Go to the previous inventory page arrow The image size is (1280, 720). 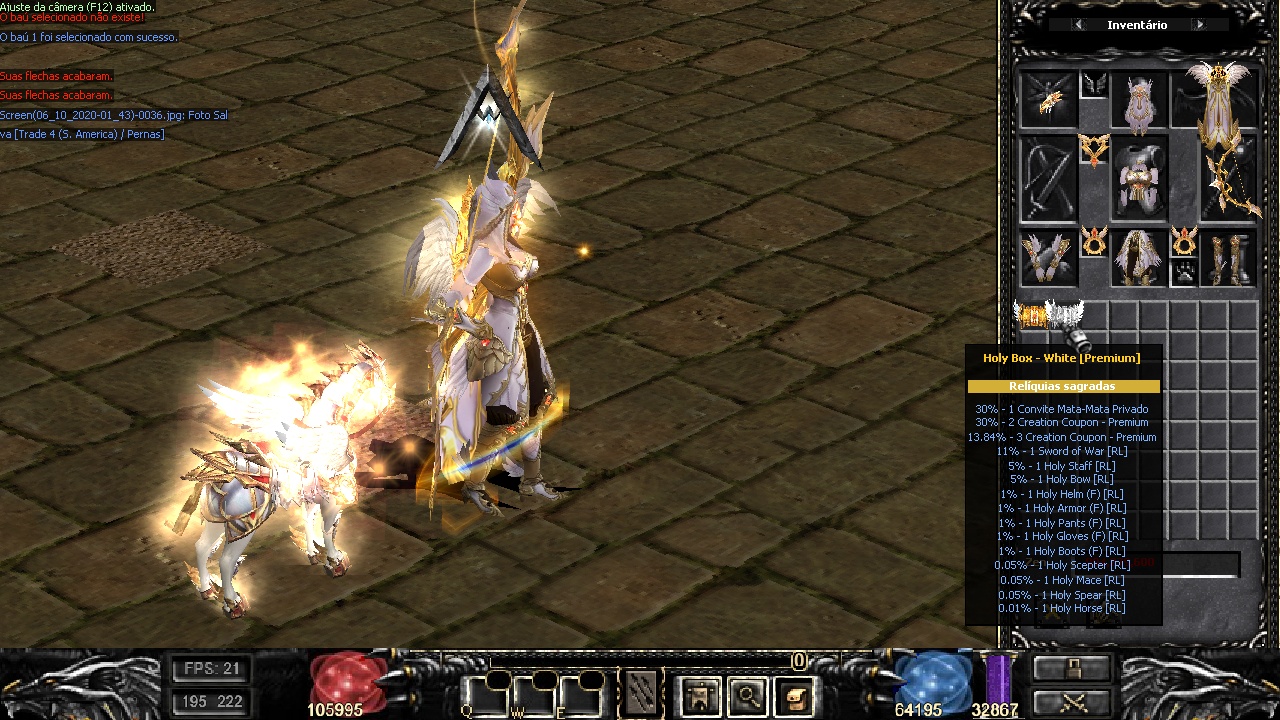(1078, 25)
